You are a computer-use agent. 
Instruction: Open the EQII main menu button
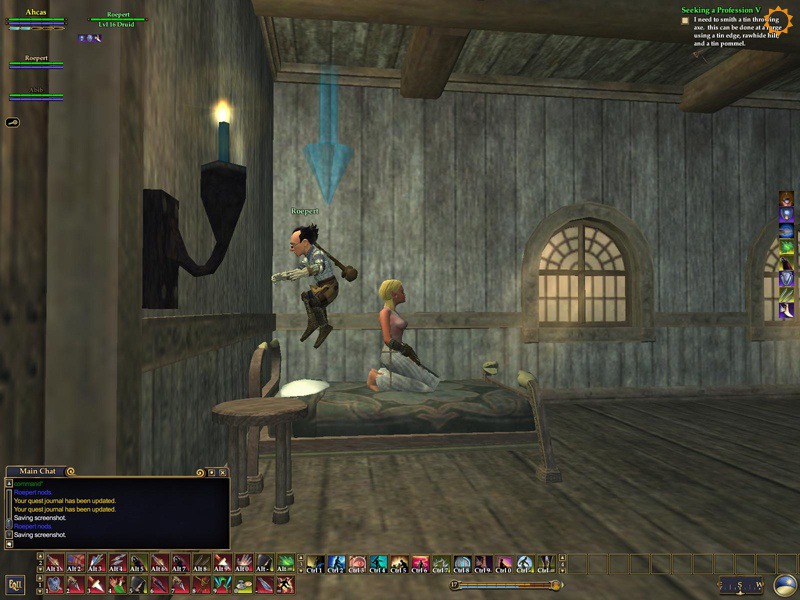click(15, 584)
